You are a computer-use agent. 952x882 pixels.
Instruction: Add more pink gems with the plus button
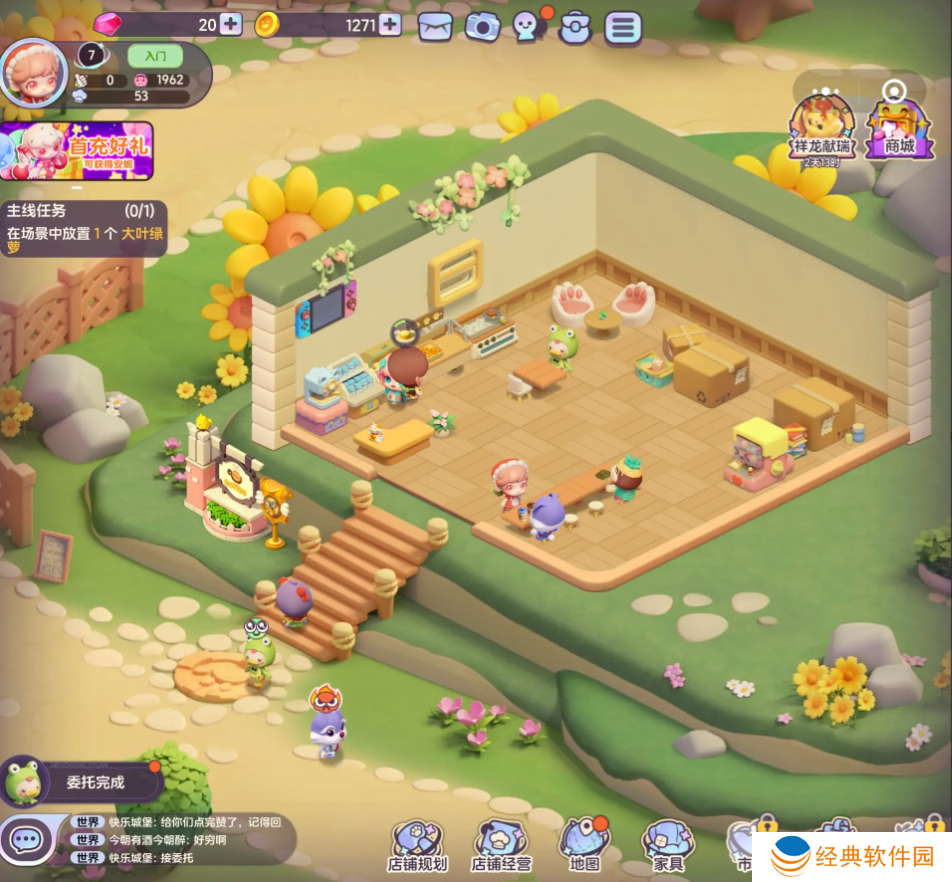pos(231,25)
